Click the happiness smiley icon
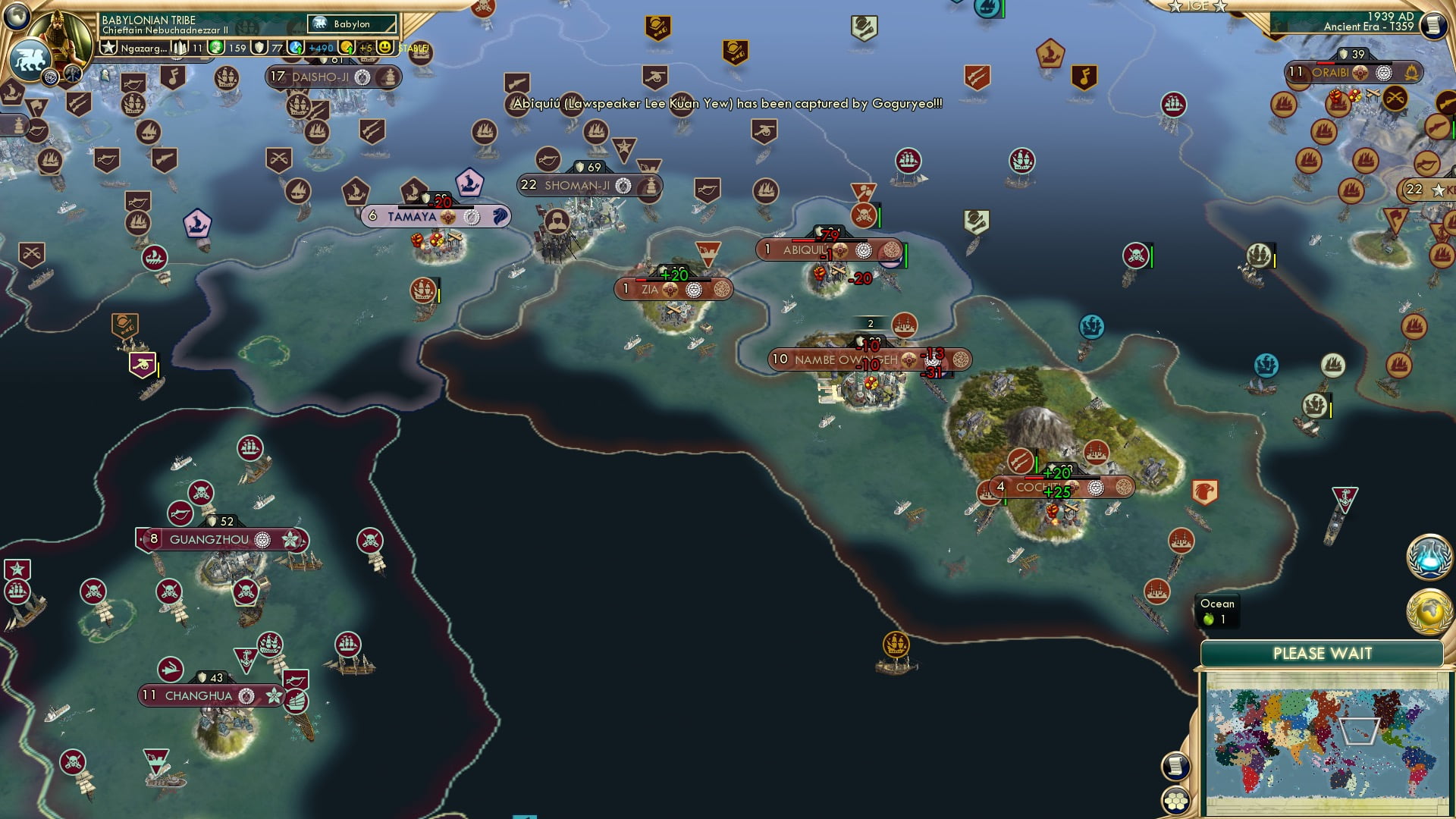 point(384,48)
